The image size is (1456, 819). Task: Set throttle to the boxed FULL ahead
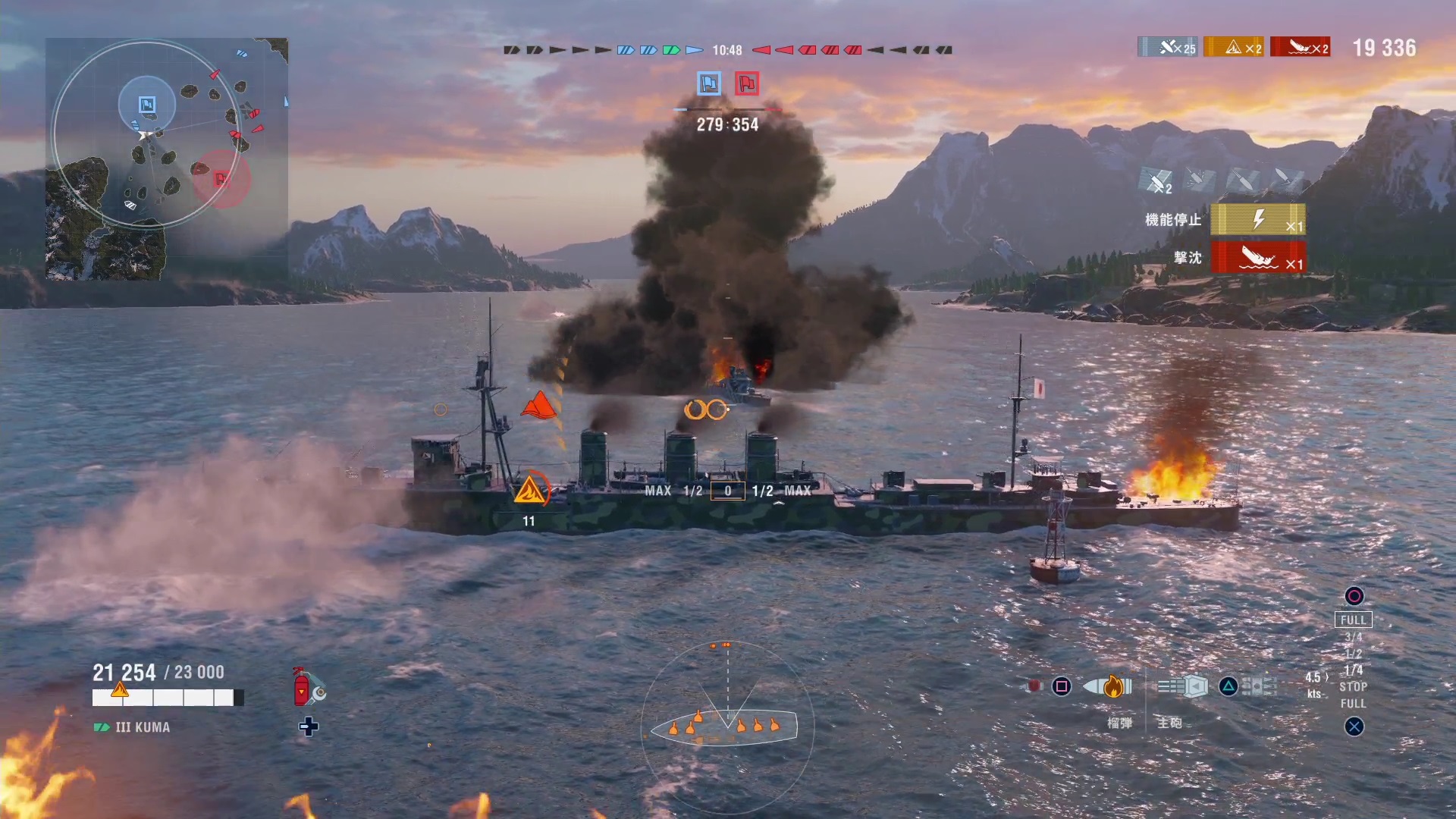pos(1353,620)
